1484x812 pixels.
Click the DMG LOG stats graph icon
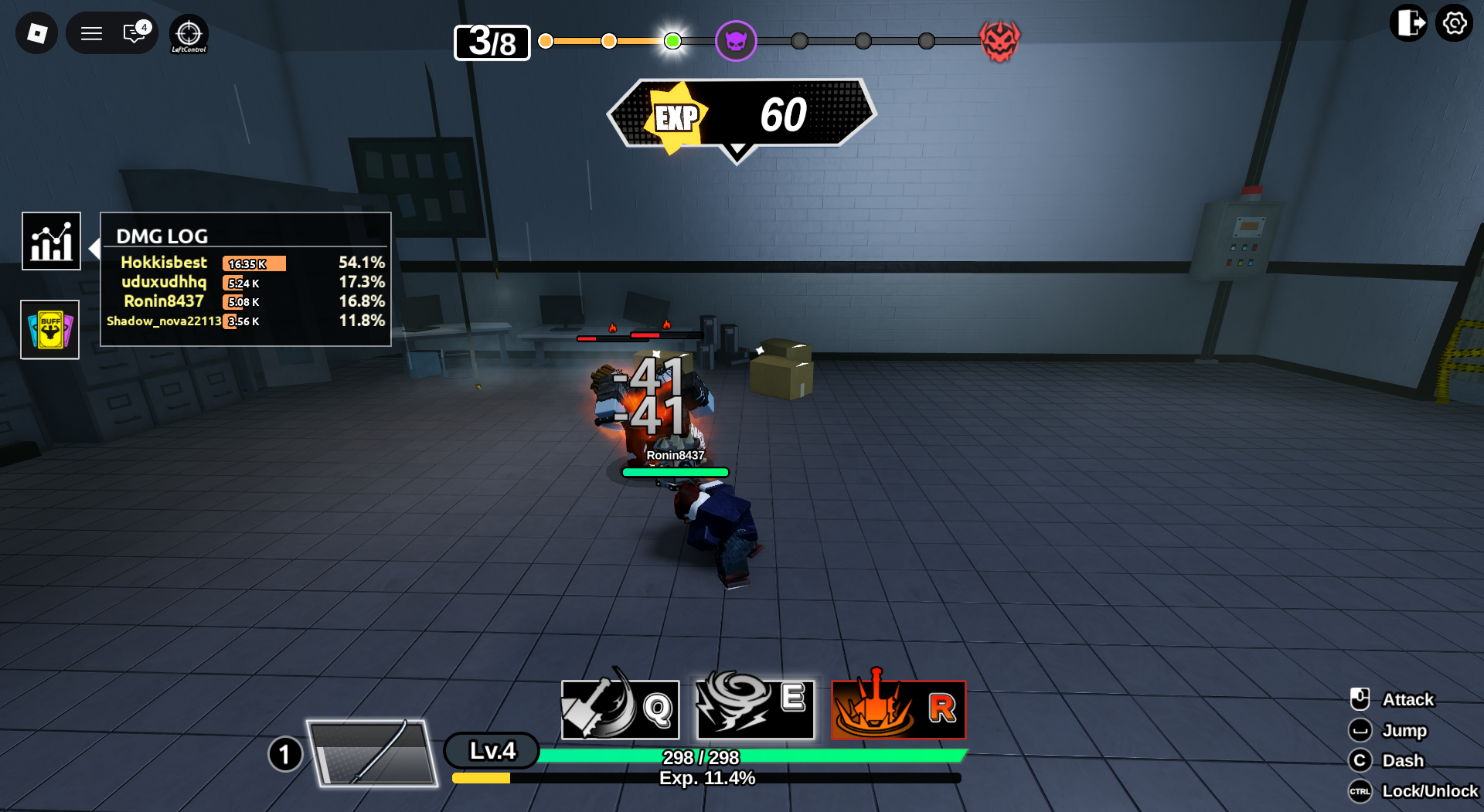[x=51, y=241]
